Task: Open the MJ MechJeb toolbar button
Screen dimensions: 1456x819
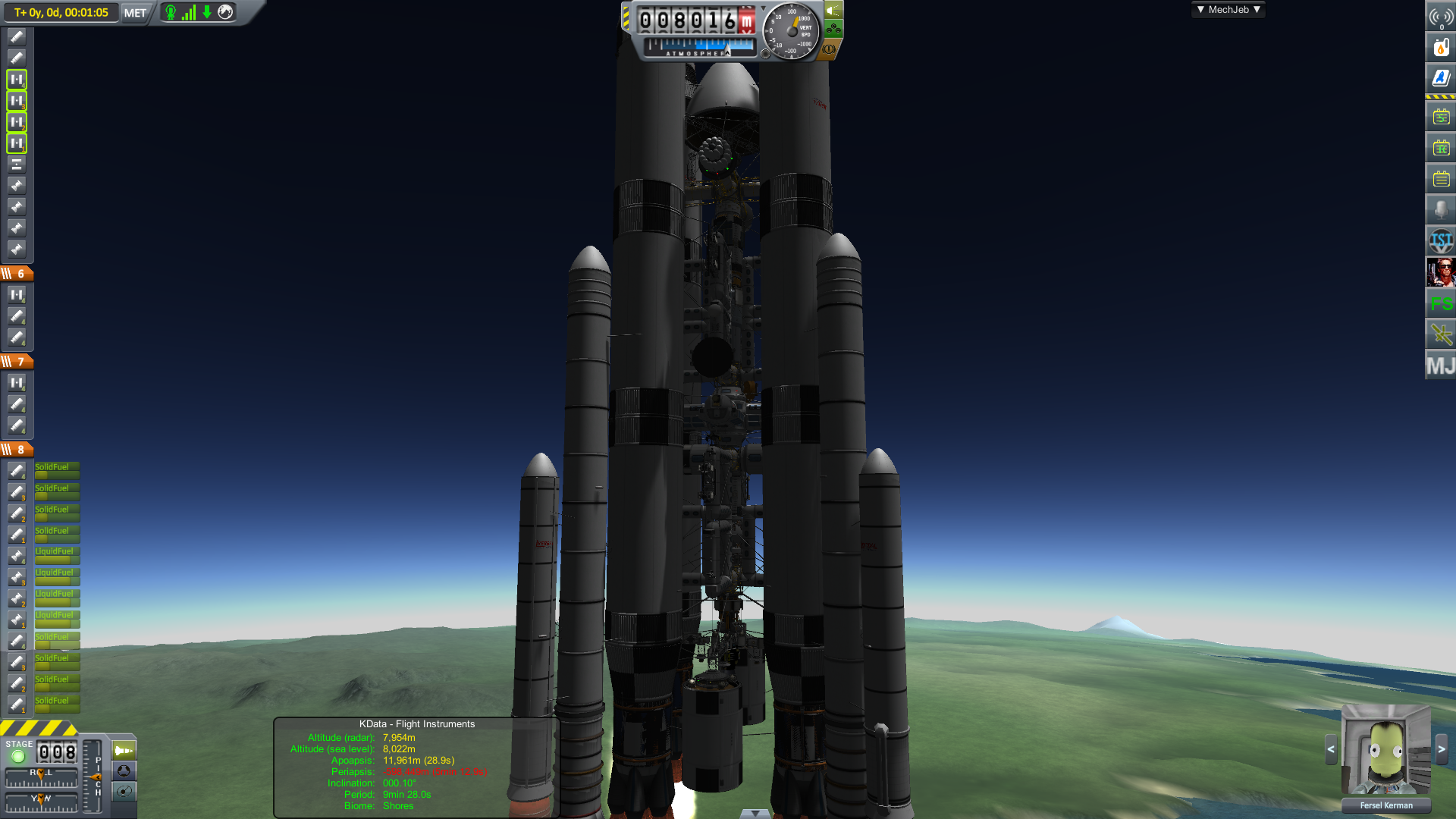Action: pyautogui.click(x=1441, y=366)
